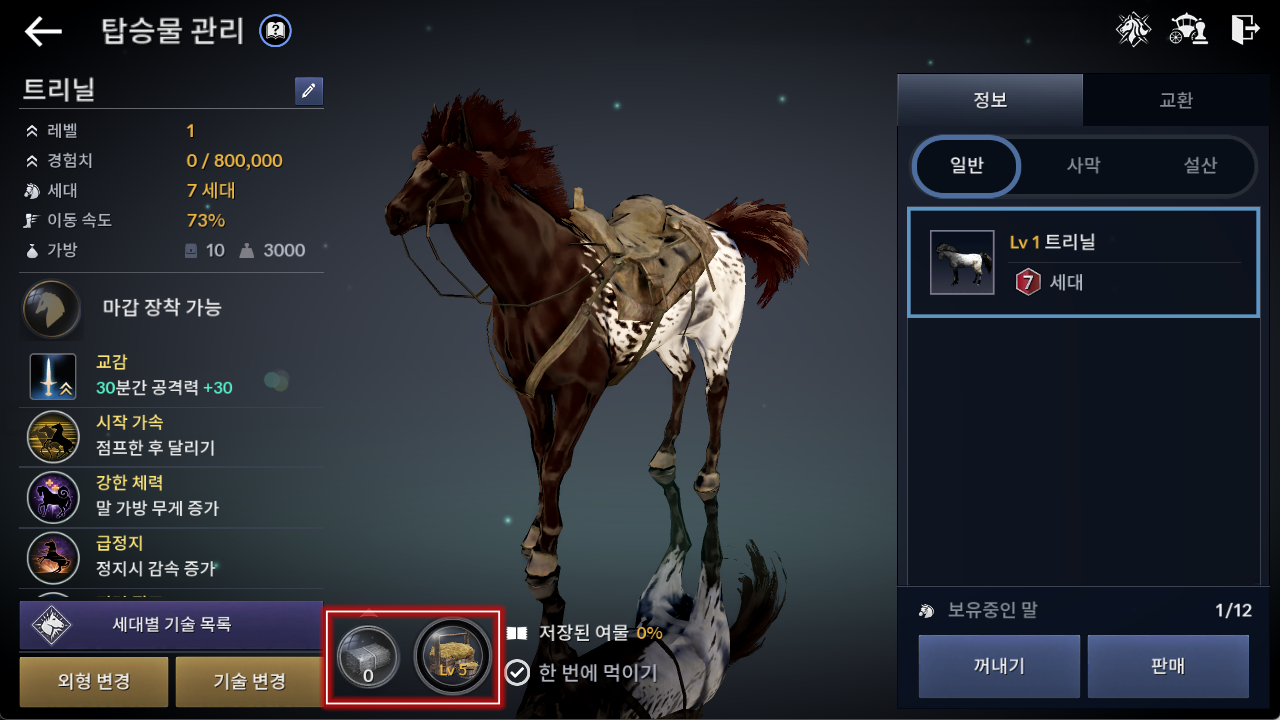Open 기술 변경 skill change
The width and height of the screenshot is (1280, 720).
pyautogui.click(x=249, y=682)
